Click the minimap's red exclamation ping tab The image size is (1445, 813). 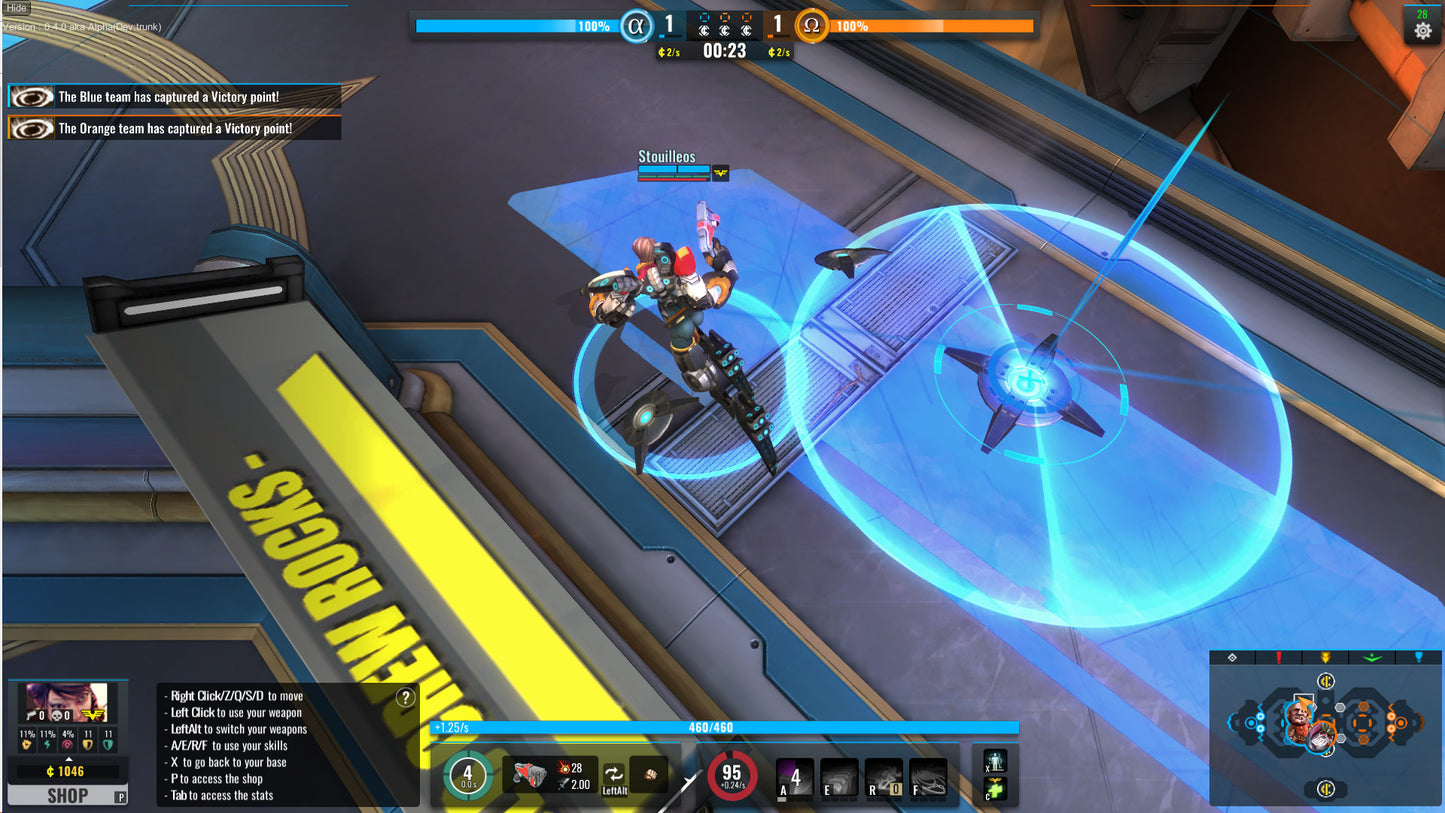coord(1278,658)
